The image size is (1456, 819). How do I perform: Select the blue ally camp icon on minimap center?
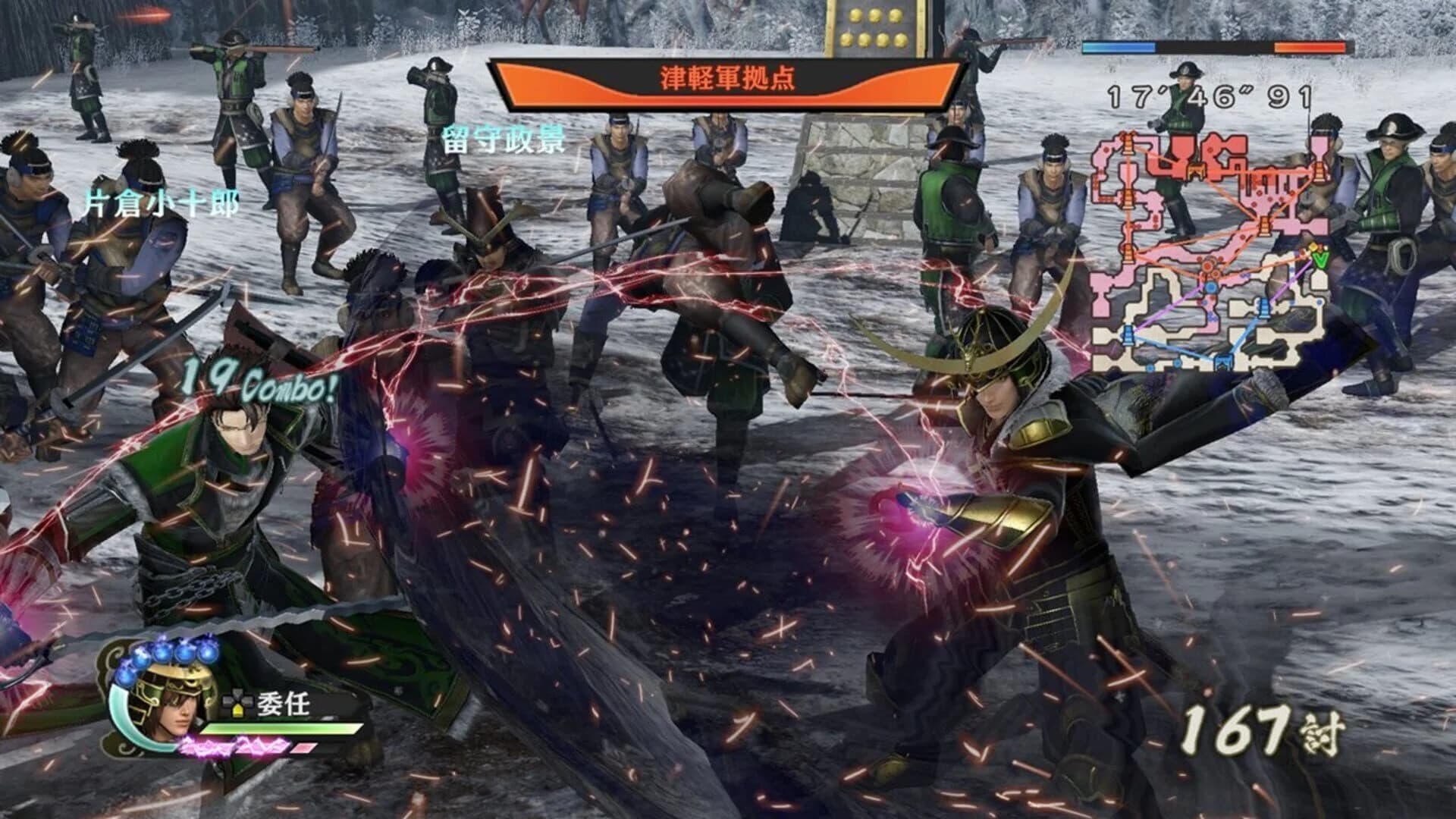tap(1210, 288)
